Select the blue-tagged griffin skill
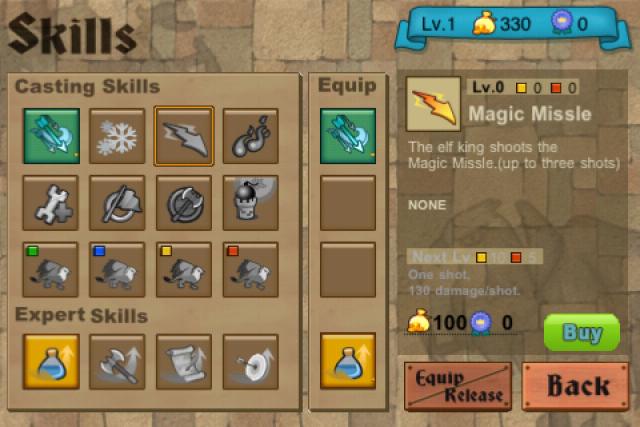This screenshot has height=427, width=640. [x=118, y=269]
